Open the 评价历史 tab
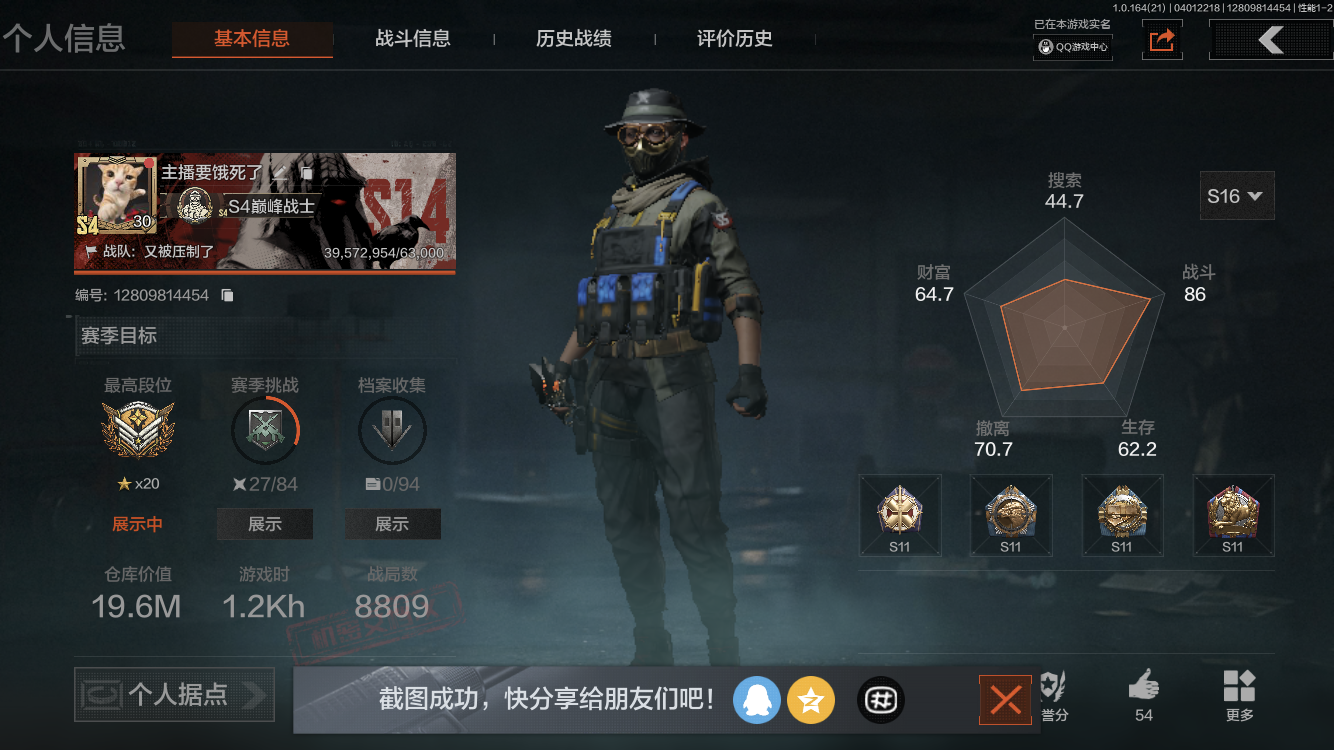Screen dimensions: 1334x750 click(x=735, y=39)
